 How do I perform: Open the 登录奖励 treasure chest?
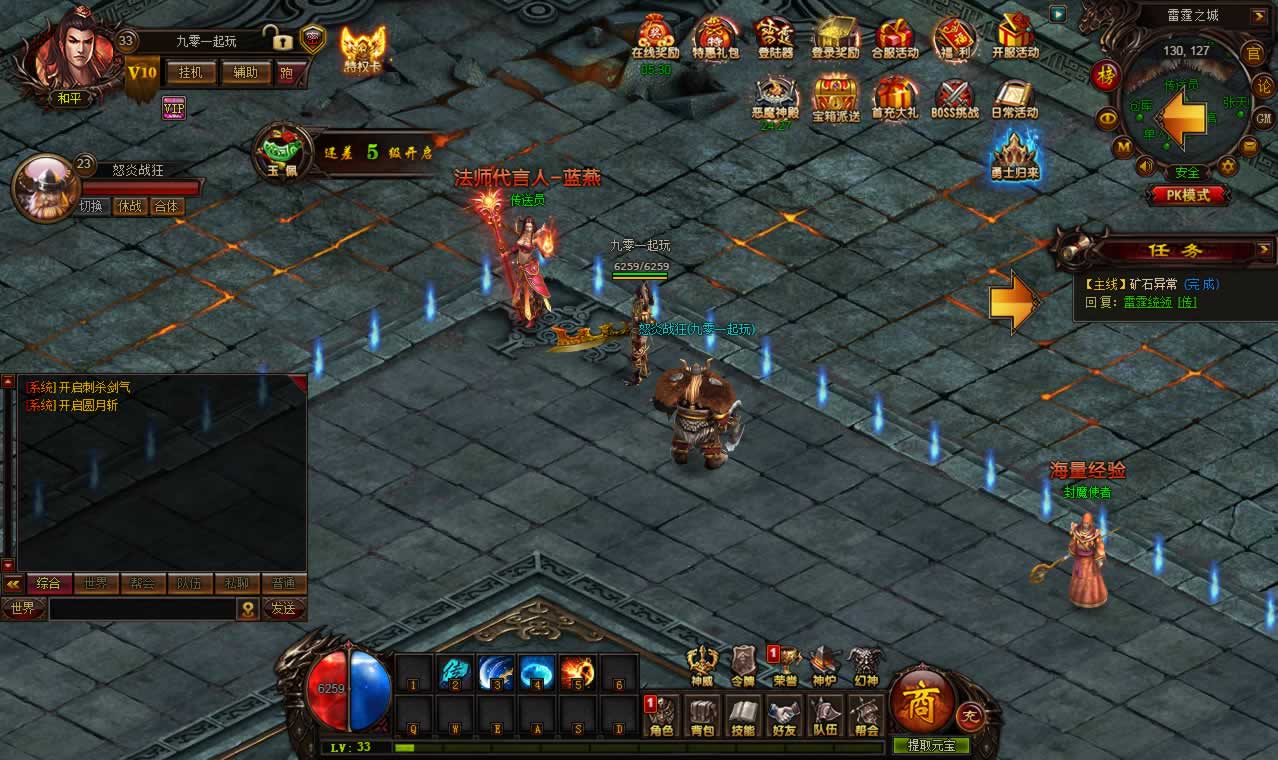point(835,38)
